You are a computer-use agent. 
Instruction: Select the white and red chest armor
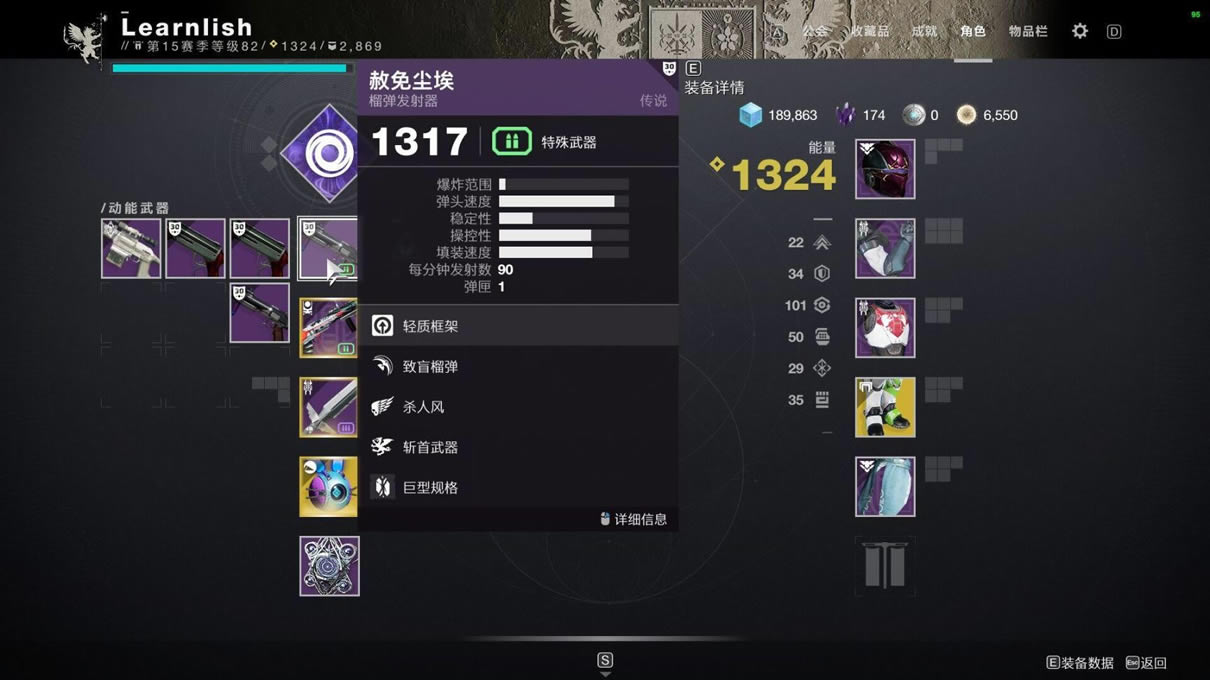tap(885, 328)
